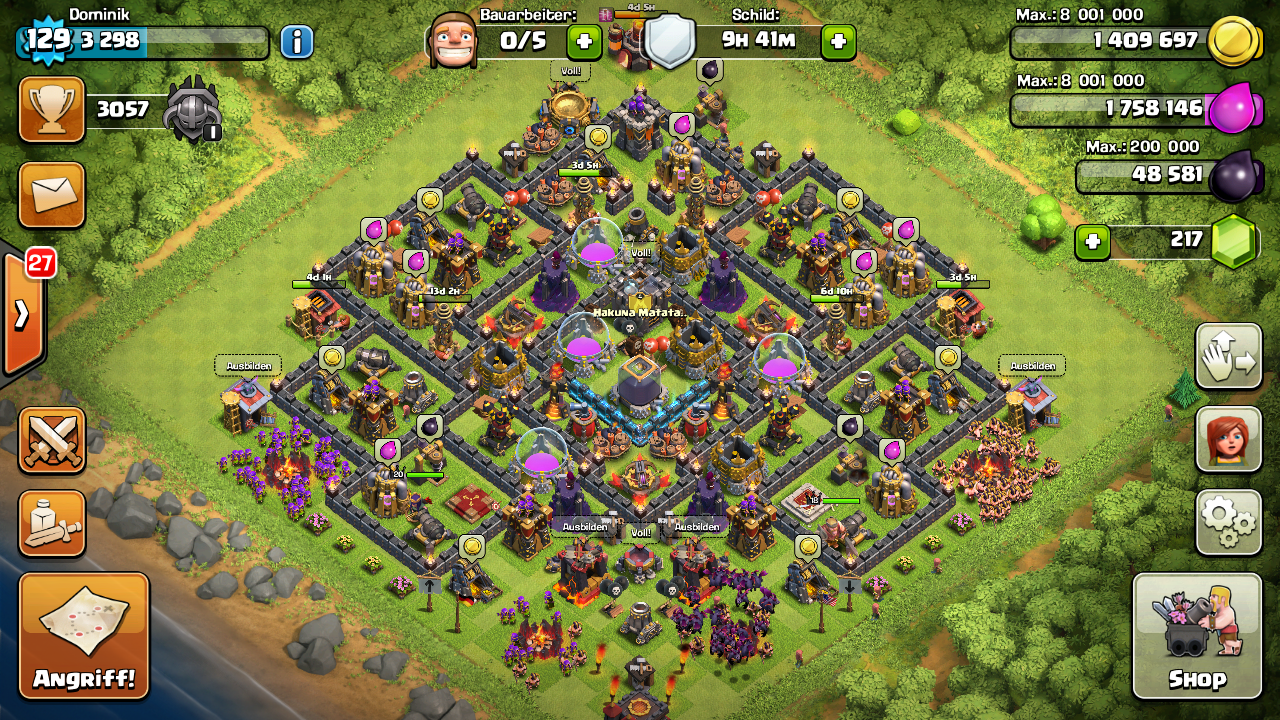Image resolution: width=1280 pixels, height=720 pixels.
Task: Tap the builder face icon
Action: [452, 42]
